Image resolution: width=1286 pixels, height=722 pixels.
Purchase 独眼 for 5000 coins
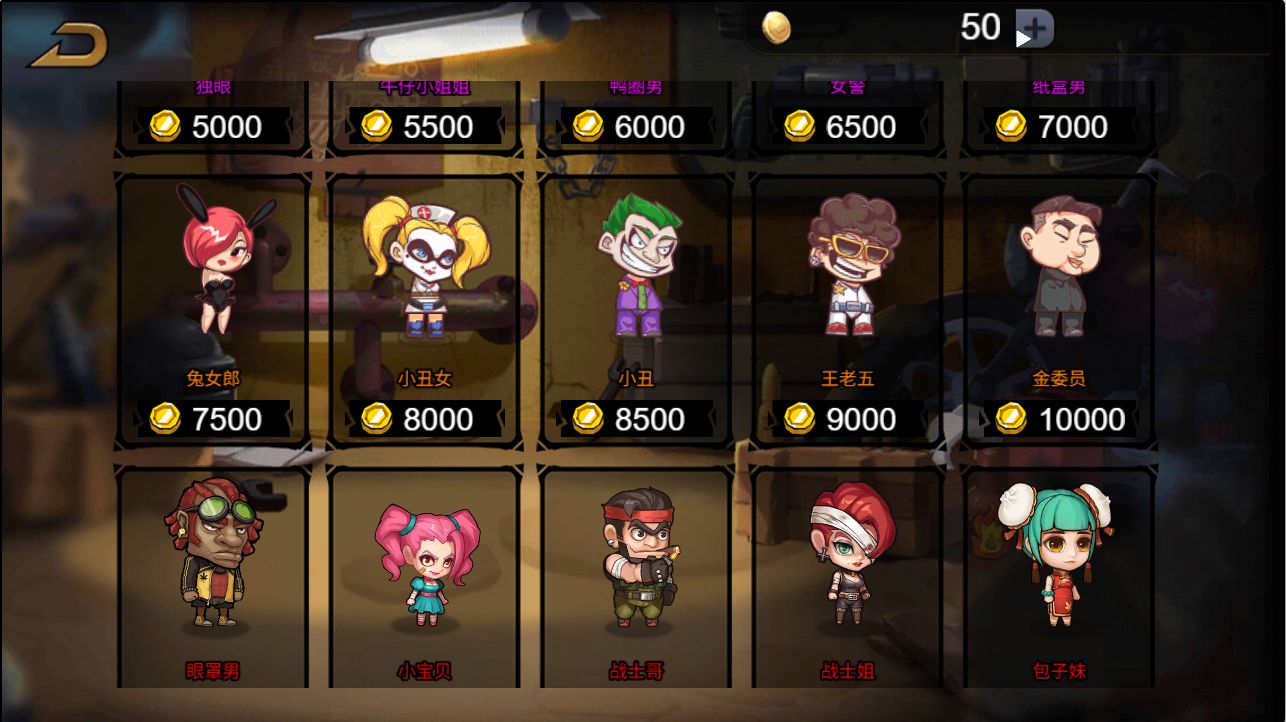(212, 127)
